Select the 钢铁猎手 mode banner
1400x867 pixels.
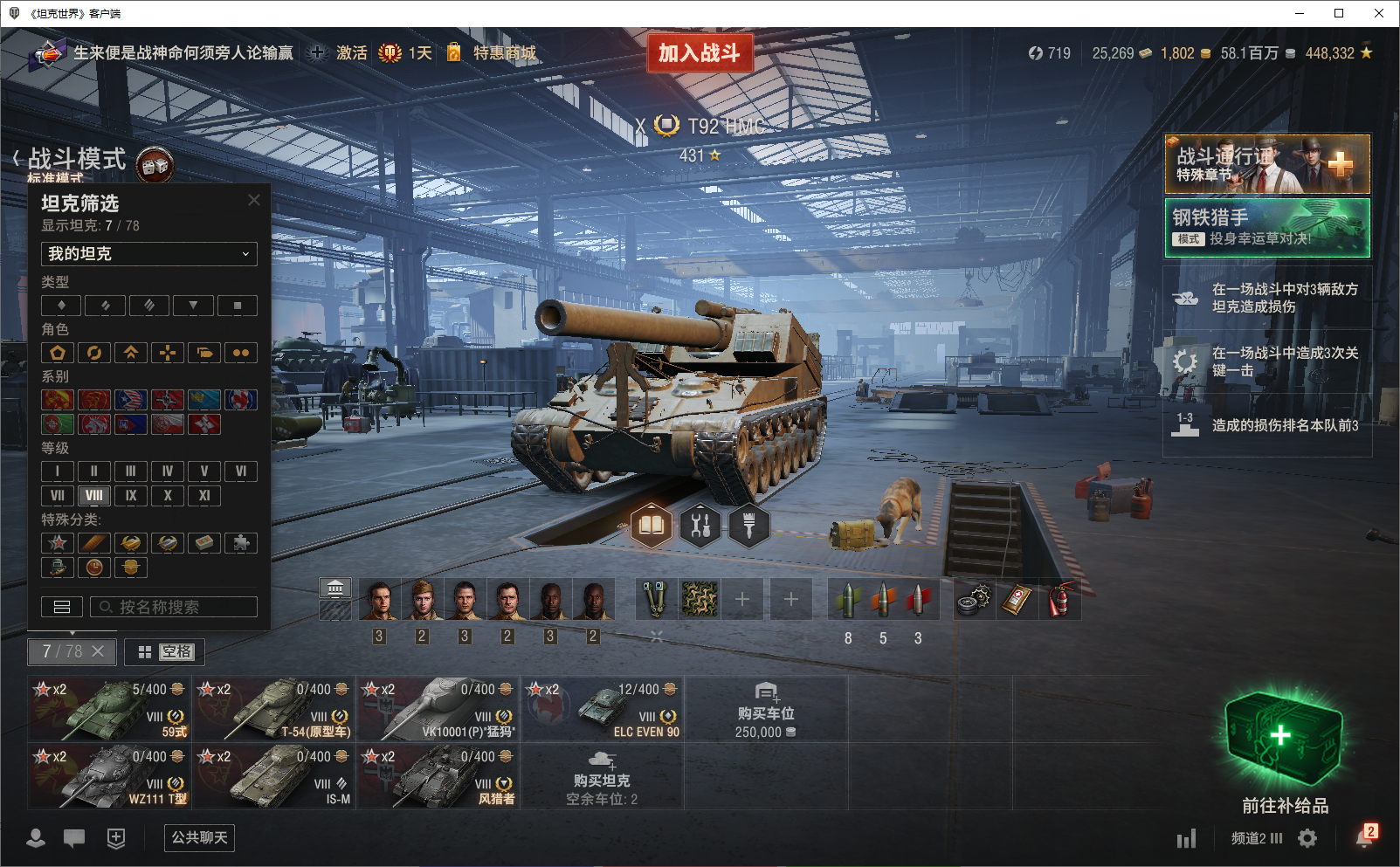tap(1266, 228)
